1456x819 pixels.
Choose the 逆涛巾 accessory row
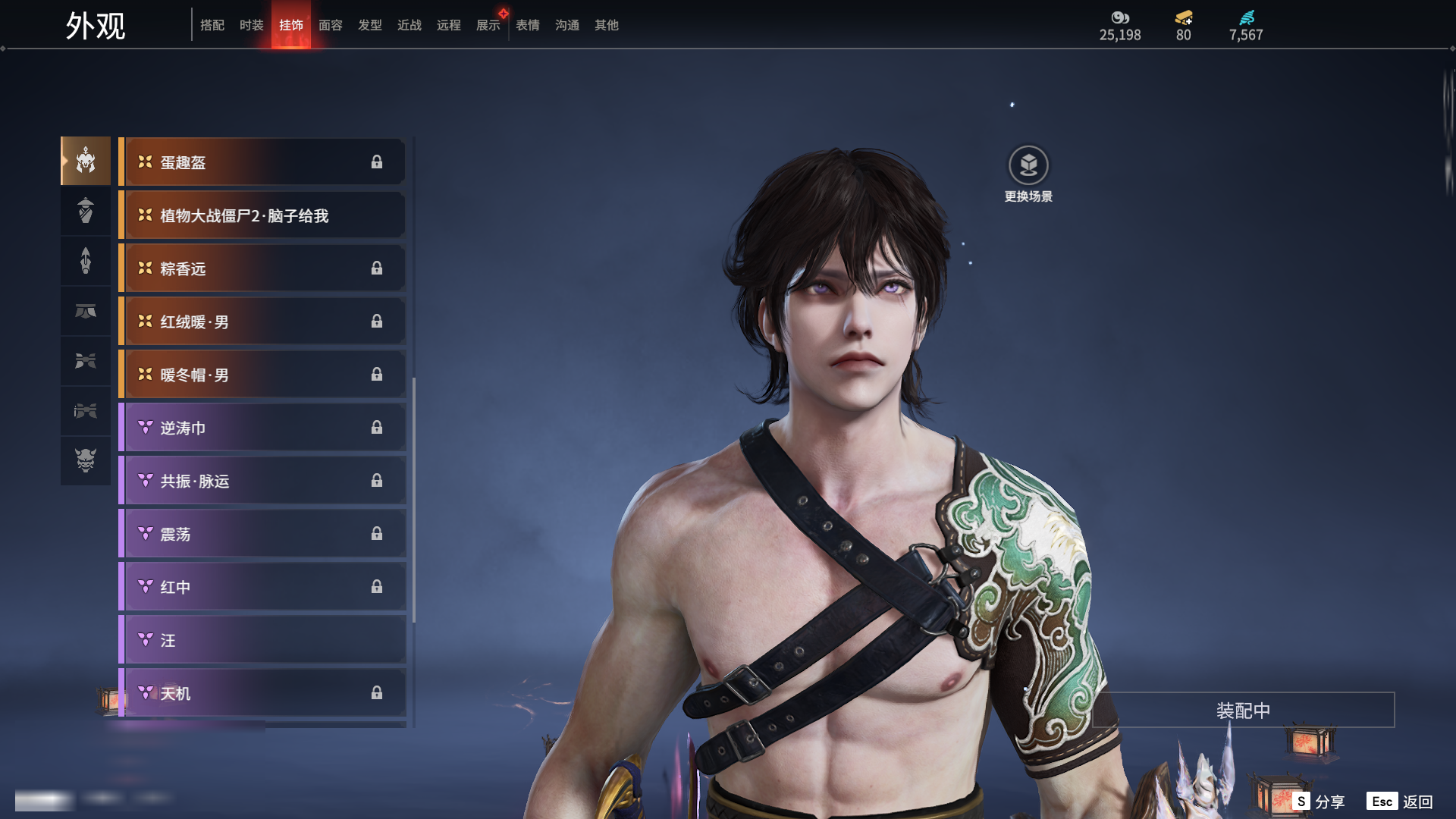coord(262,428)
